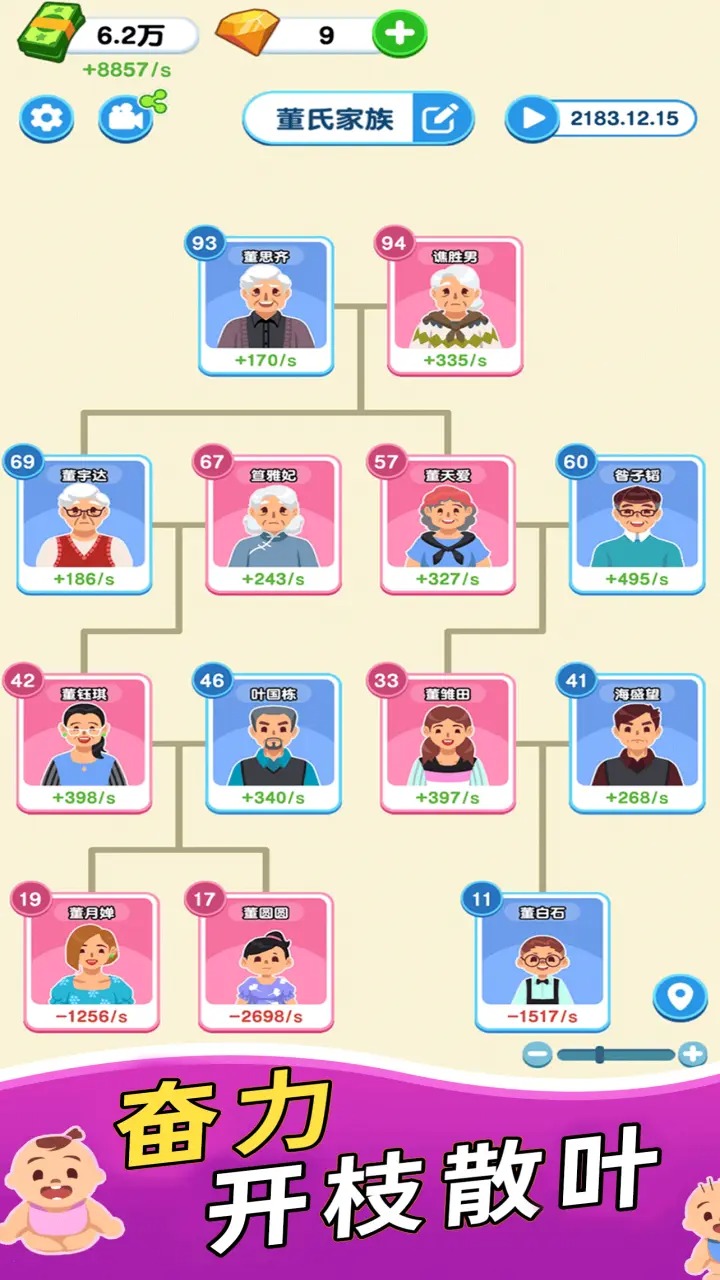
Task: Select the 海盛望 card aged 41
Action: click(x=637, y=743)
